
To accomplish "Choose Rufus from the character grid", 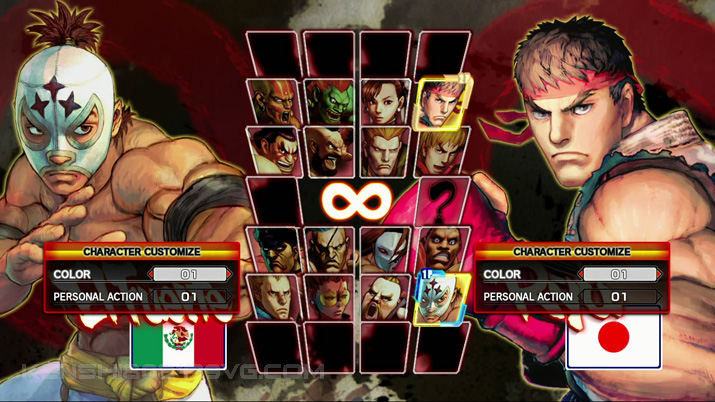I will point(384,298).
